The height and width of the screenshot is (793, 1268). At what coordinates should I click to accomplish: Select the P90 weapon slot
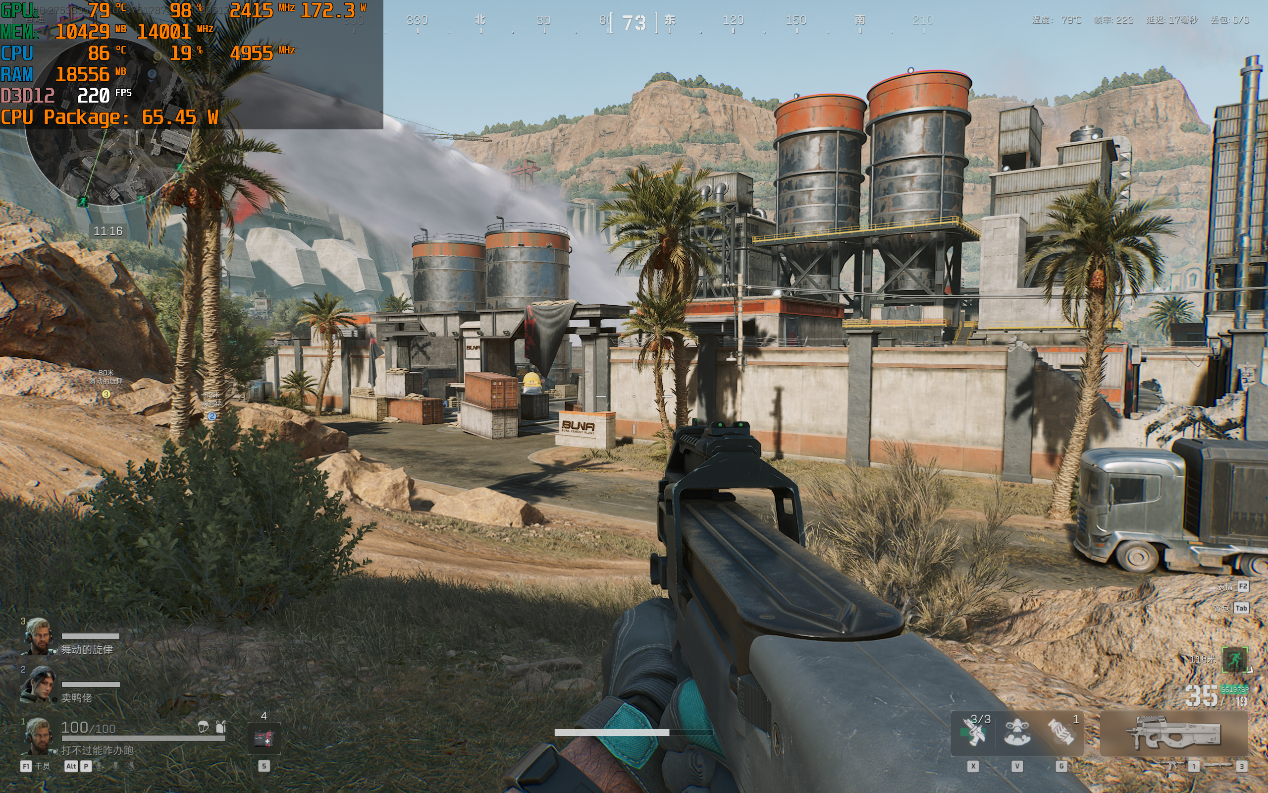pos(1173,735)
